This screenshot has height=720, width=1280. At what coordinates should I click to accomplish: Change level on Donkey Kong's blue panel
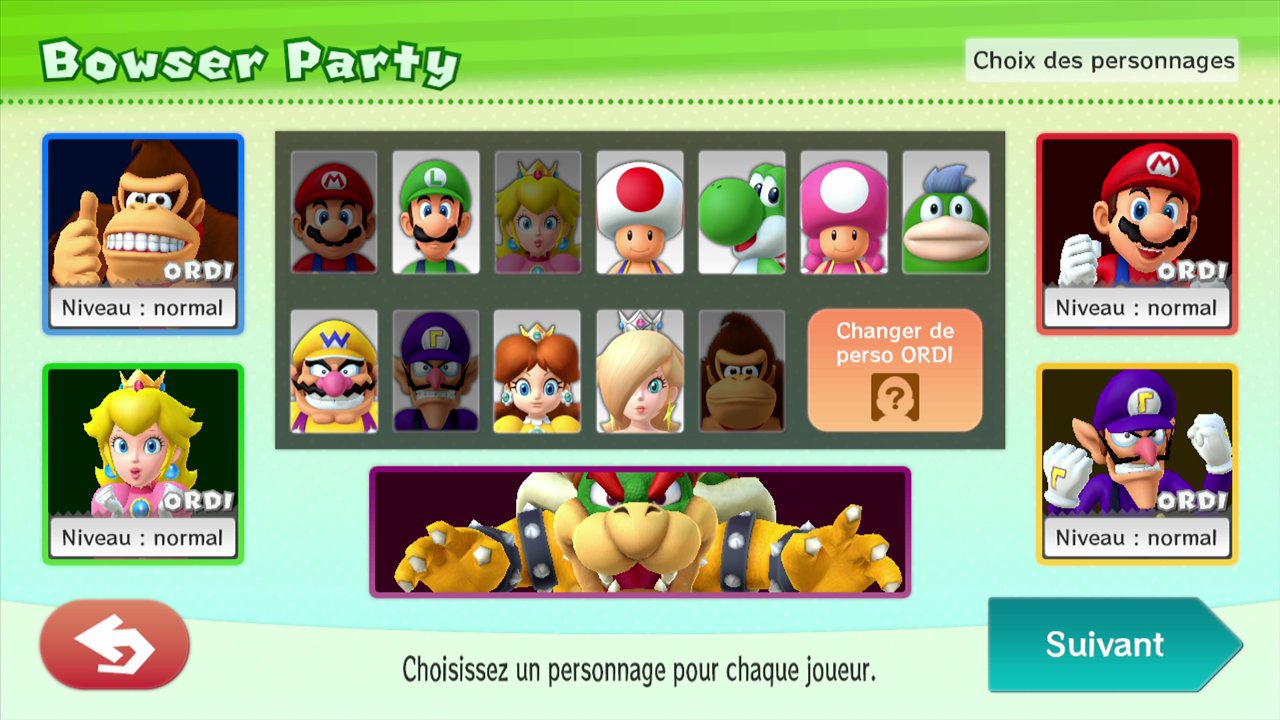(x=142, y=308)
